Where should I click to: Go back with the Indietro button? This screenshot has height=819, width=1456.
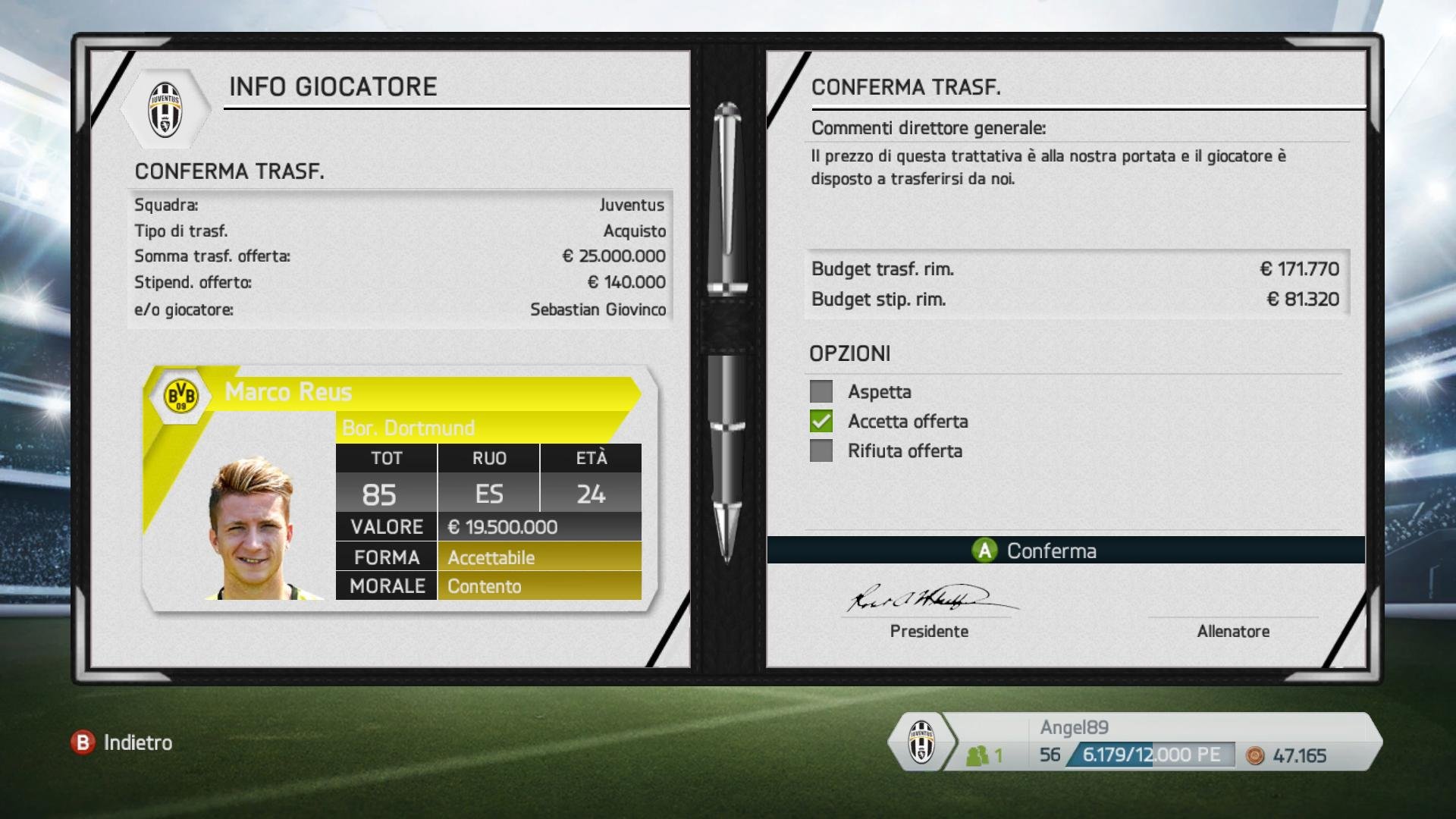tap(122, 742)
